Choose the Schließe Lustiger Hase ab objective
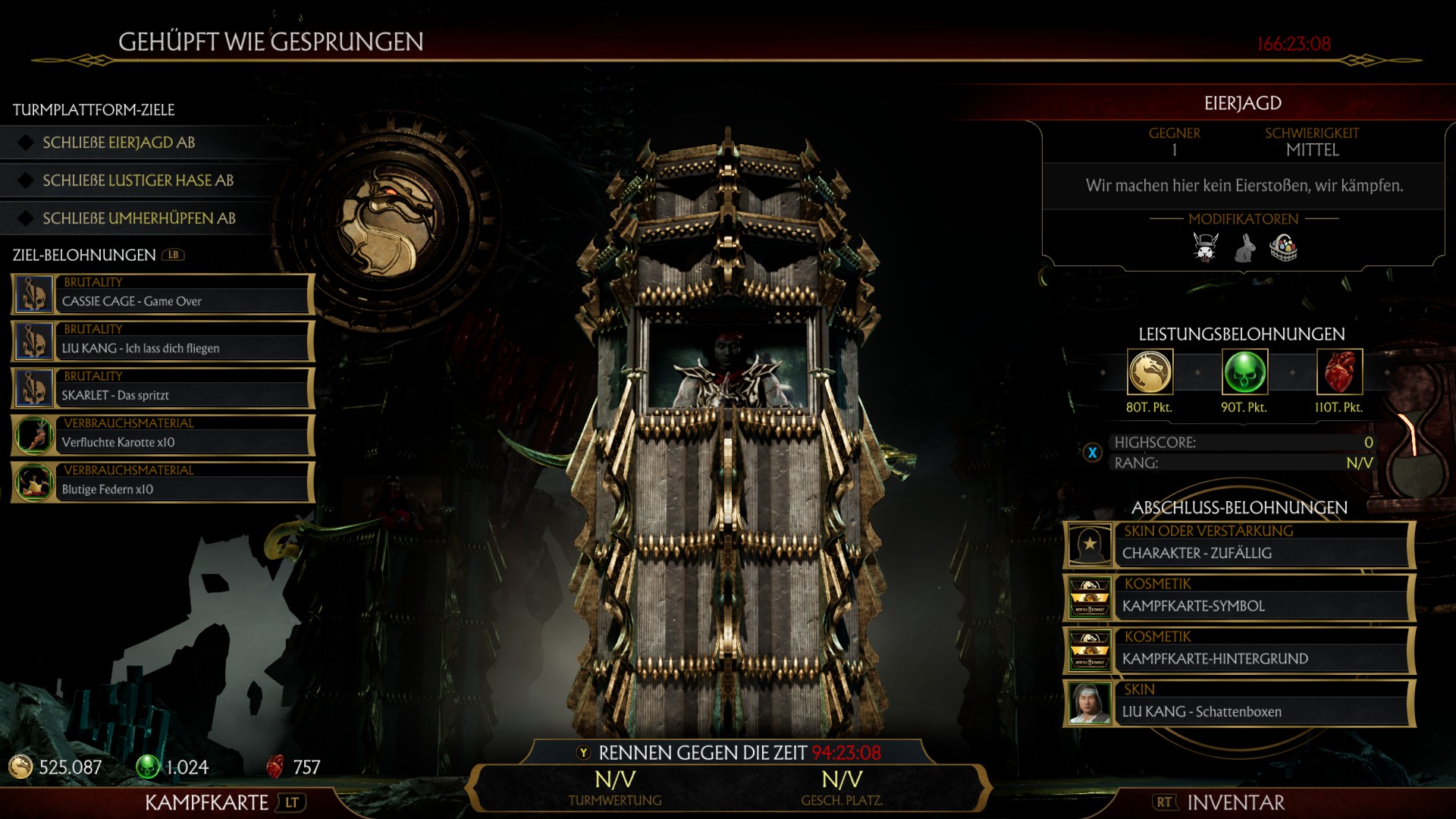 tap(137, 180)
